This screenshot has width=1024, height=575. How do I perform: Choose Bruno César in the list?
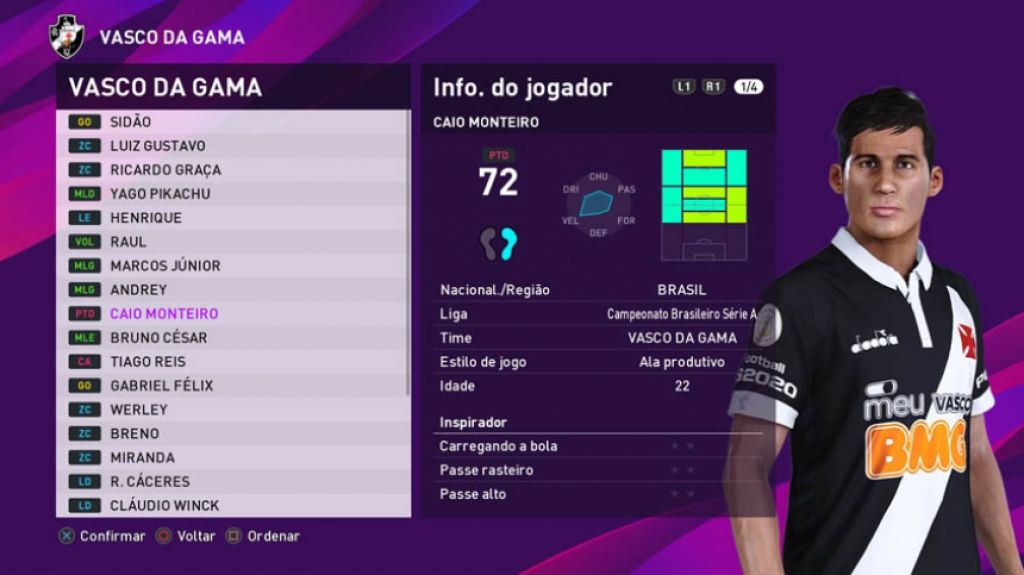point(232,338)
